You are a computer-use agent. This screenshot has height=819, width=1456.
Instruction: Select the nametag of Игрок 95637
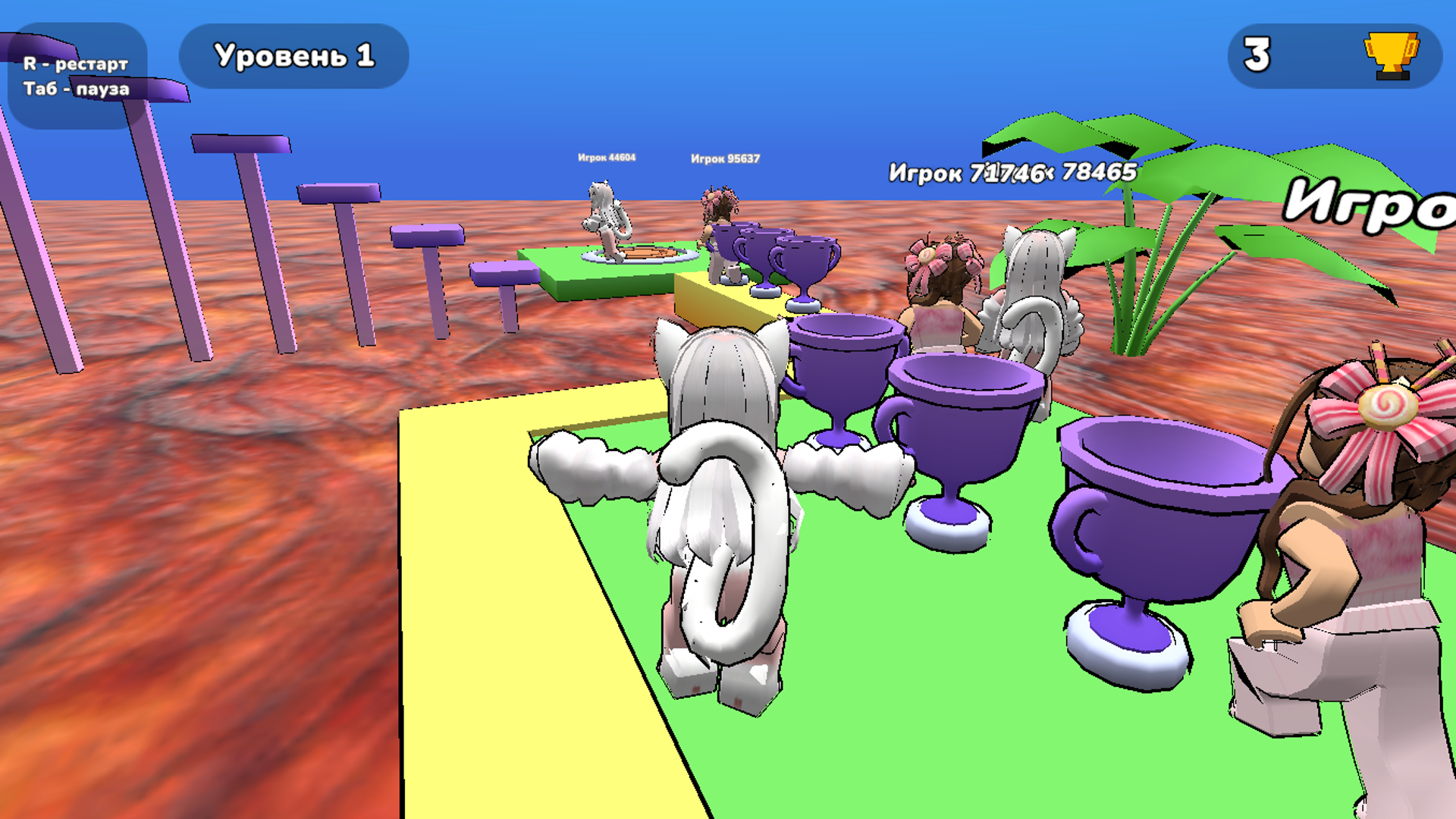coord(726,159)
